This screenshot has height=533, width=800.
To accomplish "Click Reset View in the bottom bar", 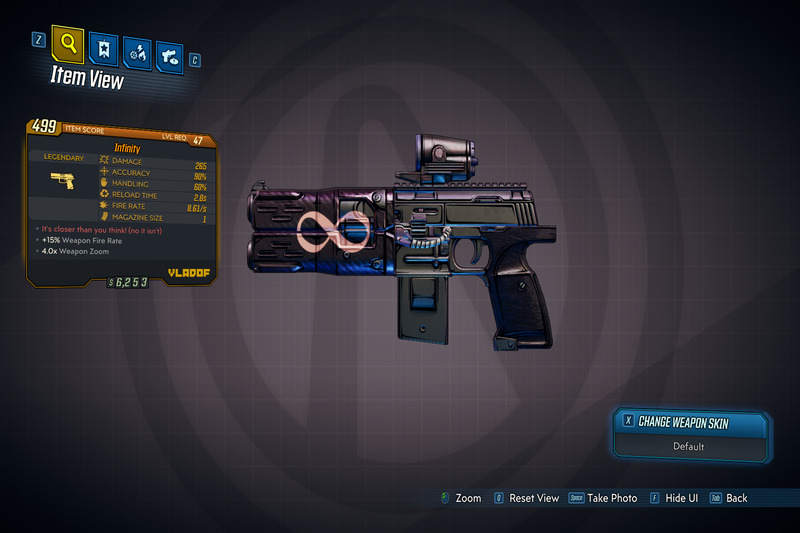I will 532,498.
